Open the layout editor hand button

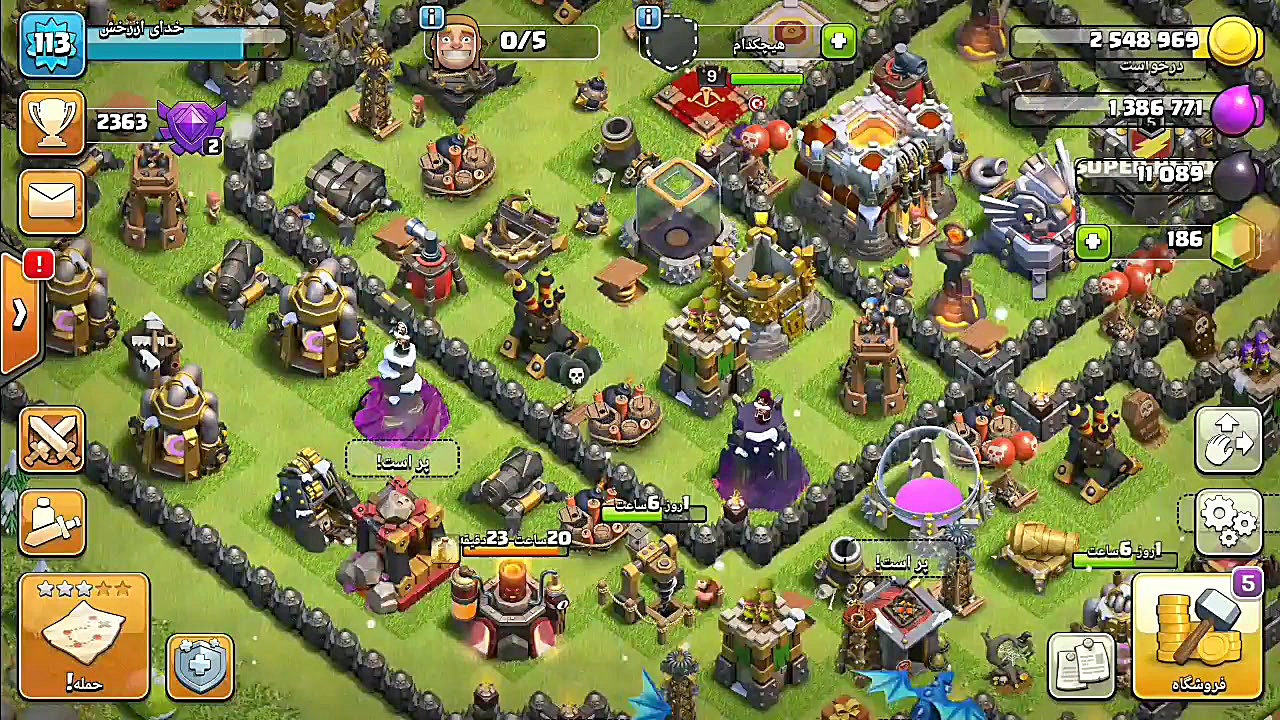coord(1228,440)
